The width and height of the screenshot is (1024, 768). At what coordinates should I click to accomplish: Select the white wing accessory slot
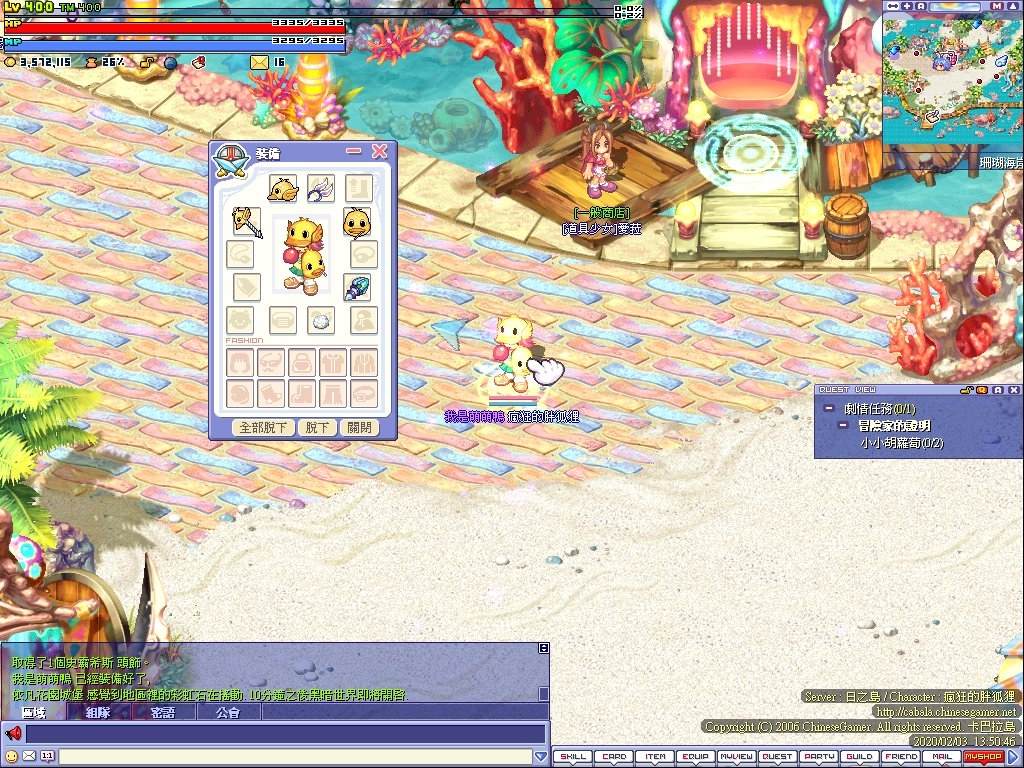pos(321,188)
